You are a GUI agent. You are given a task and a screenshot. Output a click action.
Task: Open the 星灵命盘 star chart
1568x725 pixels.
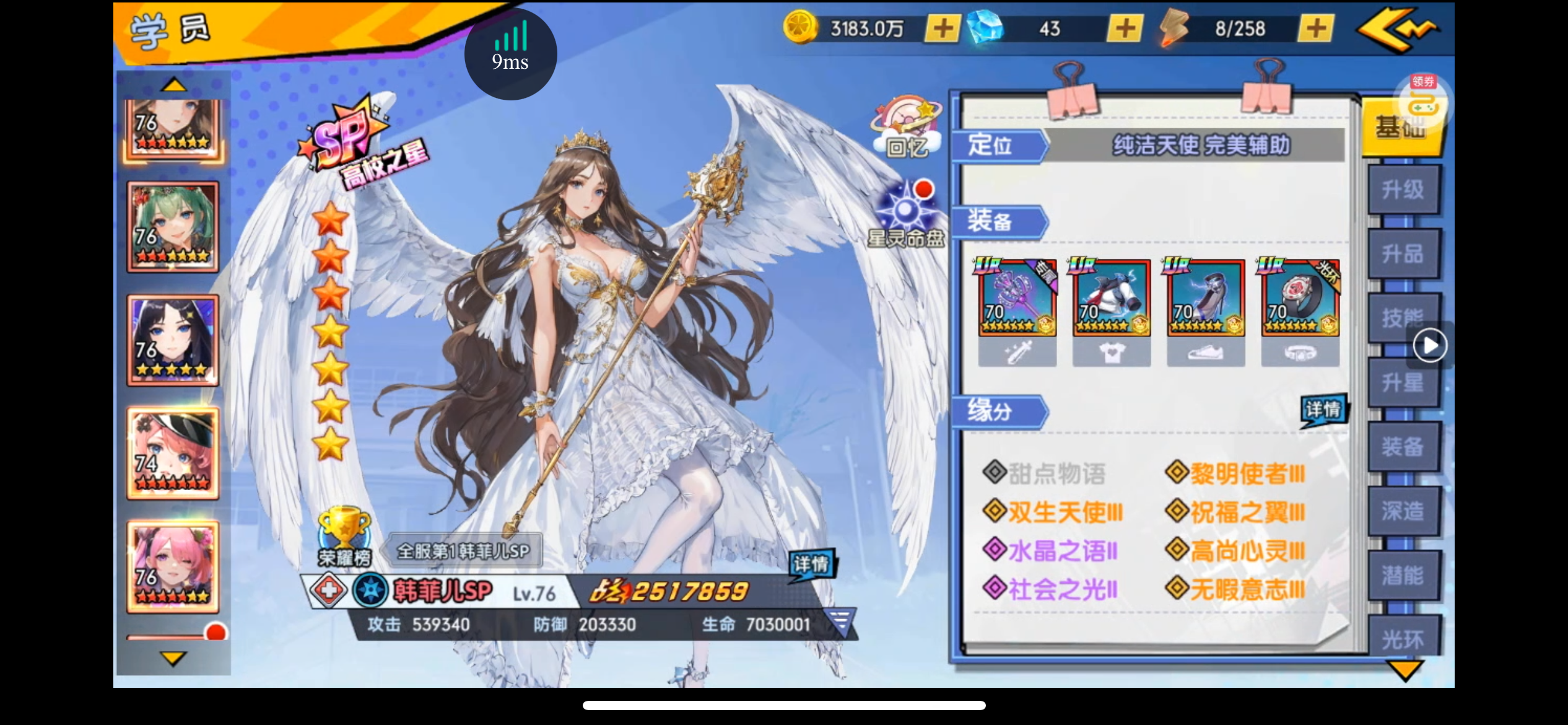tap(906, 214)
